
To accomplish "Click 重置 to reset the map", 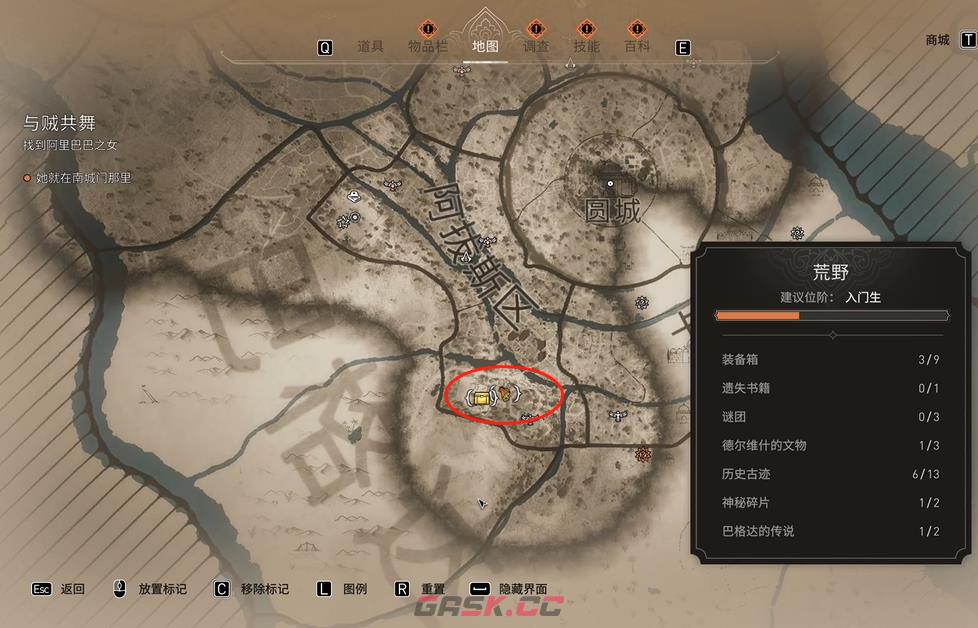I will pyautogui.click(x=432, y=589).
